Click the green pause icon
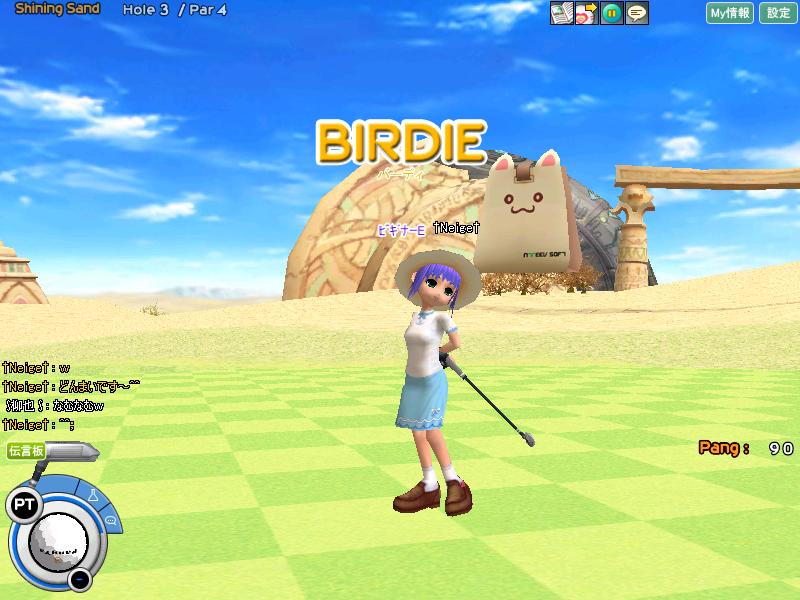Screen dimensions: 800x600 pos(611,13)
